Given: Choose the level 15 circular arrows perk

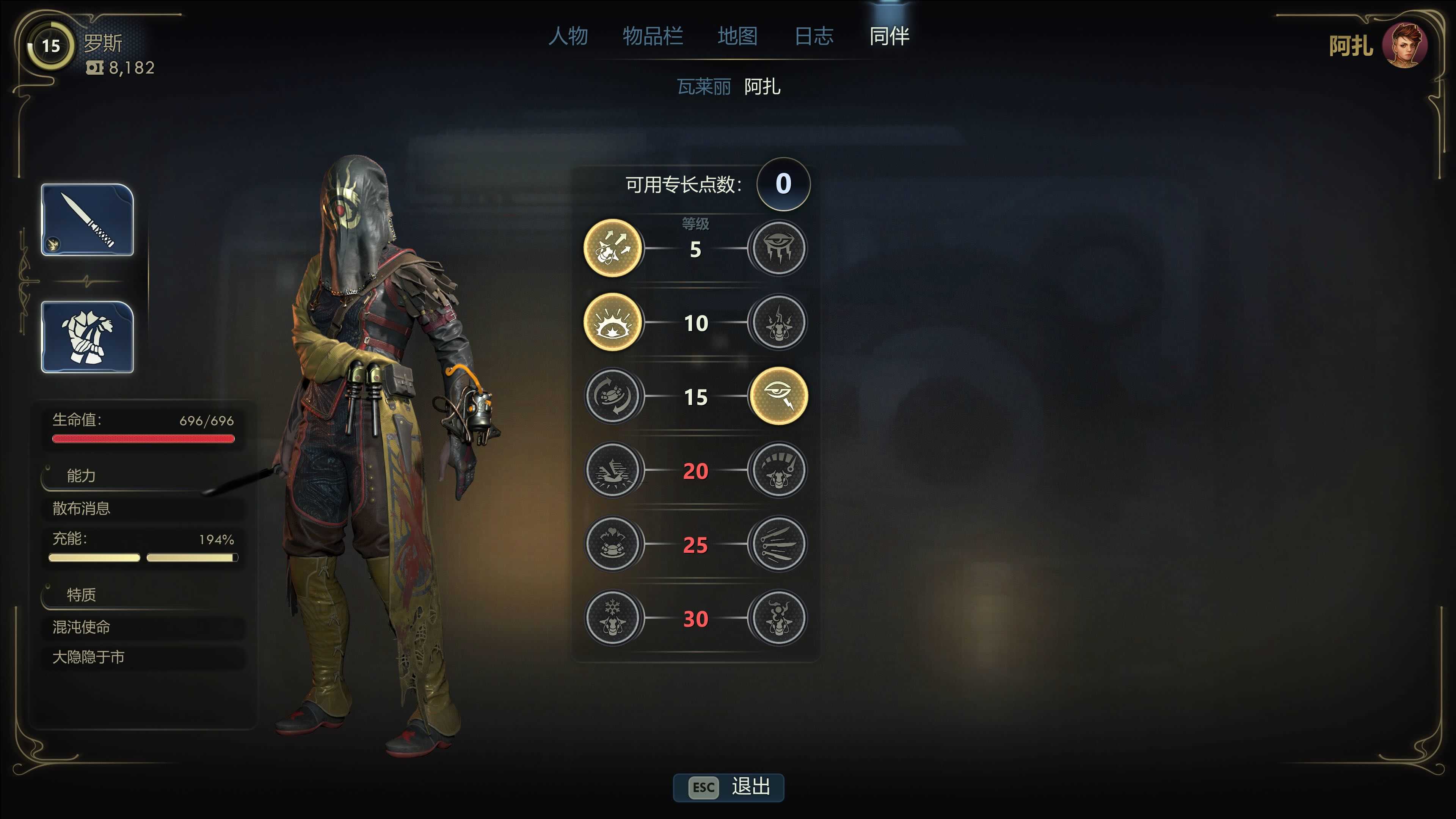Looking at the screenshot, I should coord(612,396).
